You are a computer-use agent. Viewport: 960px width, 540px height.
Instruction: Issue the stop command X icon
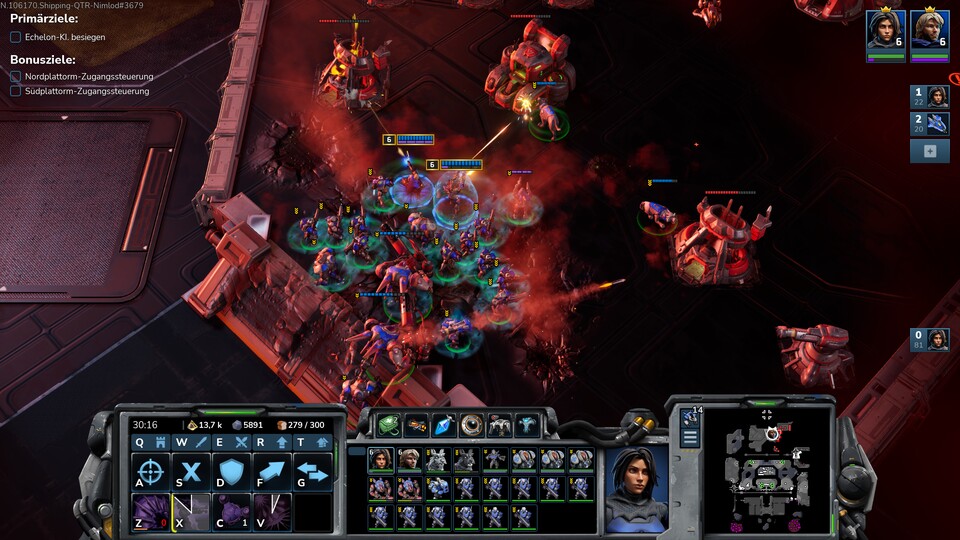191,472
